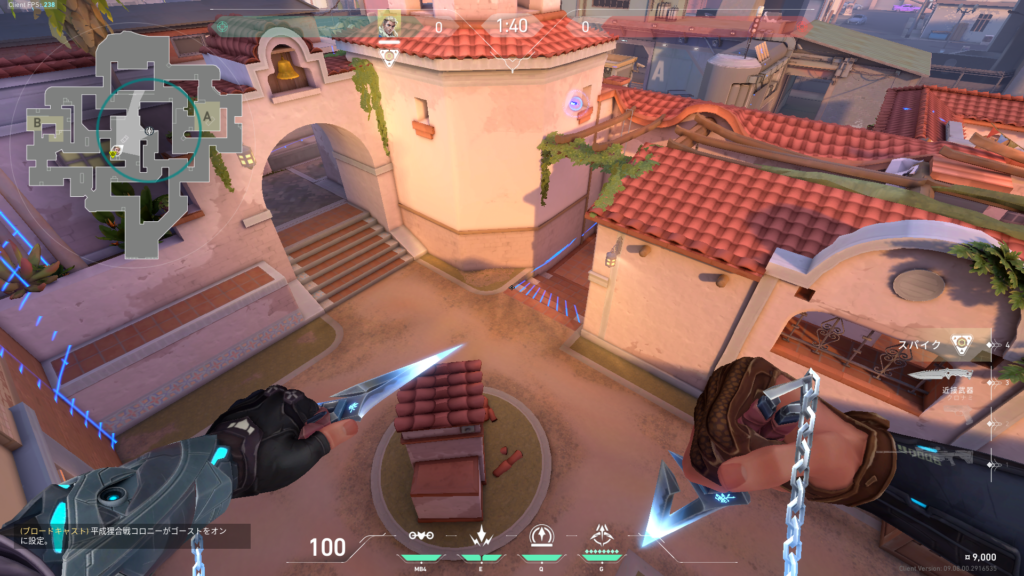This screenshot has height=576, width=1024.
Task: Activate the G ultimate ability icon
Action: pyautogui.click(x=602, y=535)
